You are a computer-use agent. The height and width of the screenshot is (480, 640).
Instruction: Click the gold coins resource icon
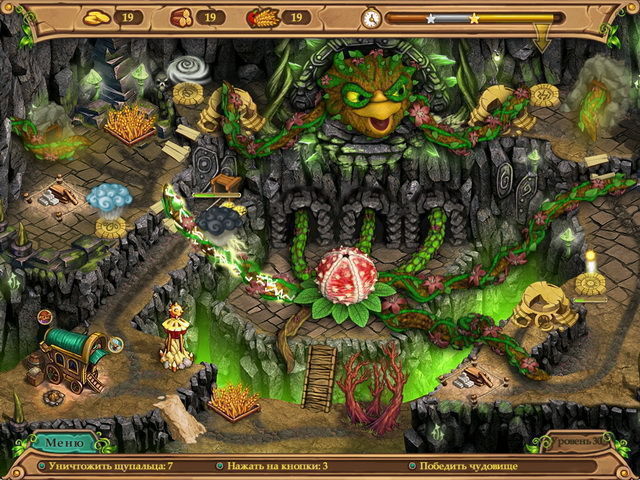pos(95,17)
